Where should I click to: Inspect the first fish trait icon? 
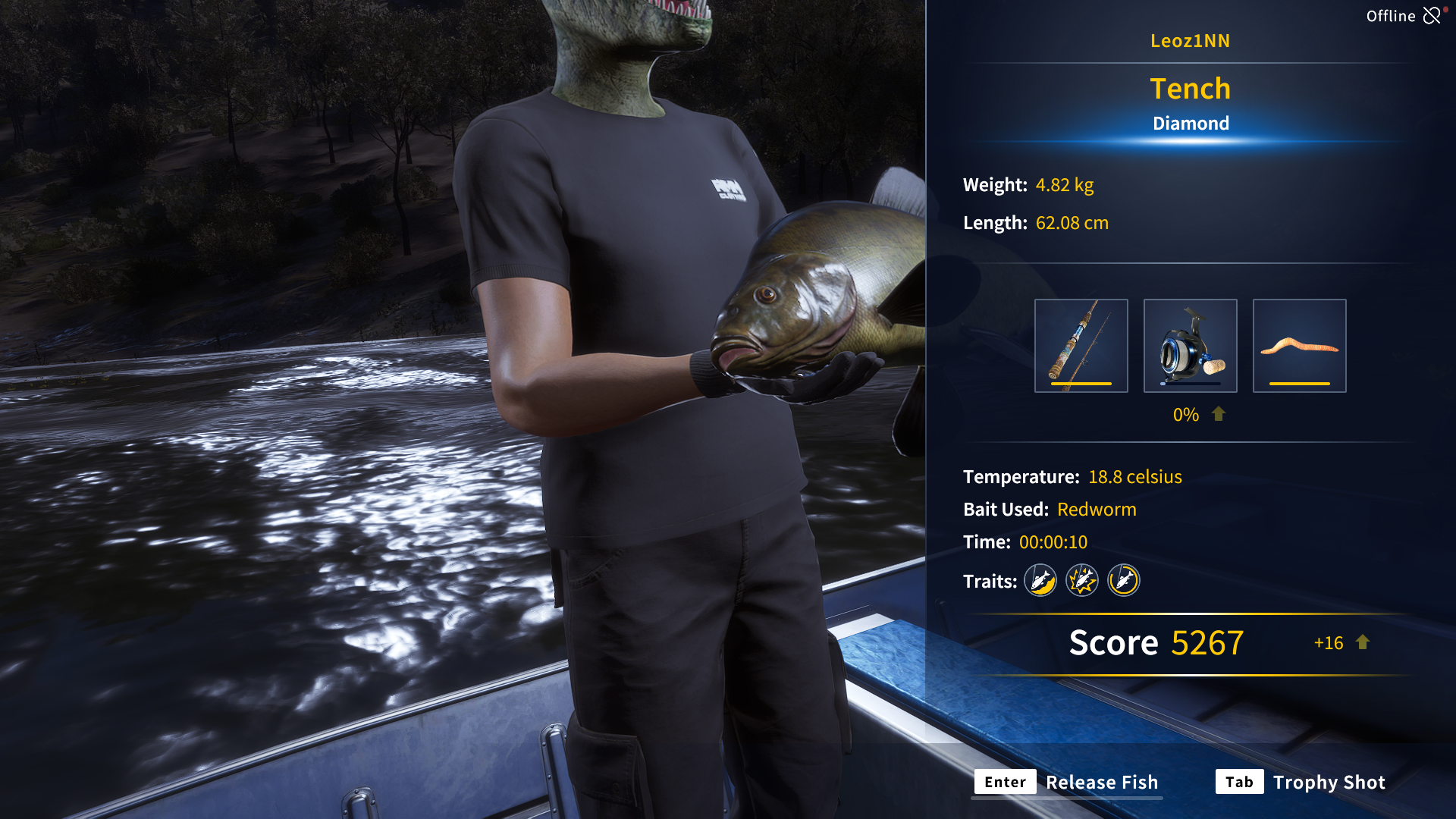click(x=1040, y=581)
